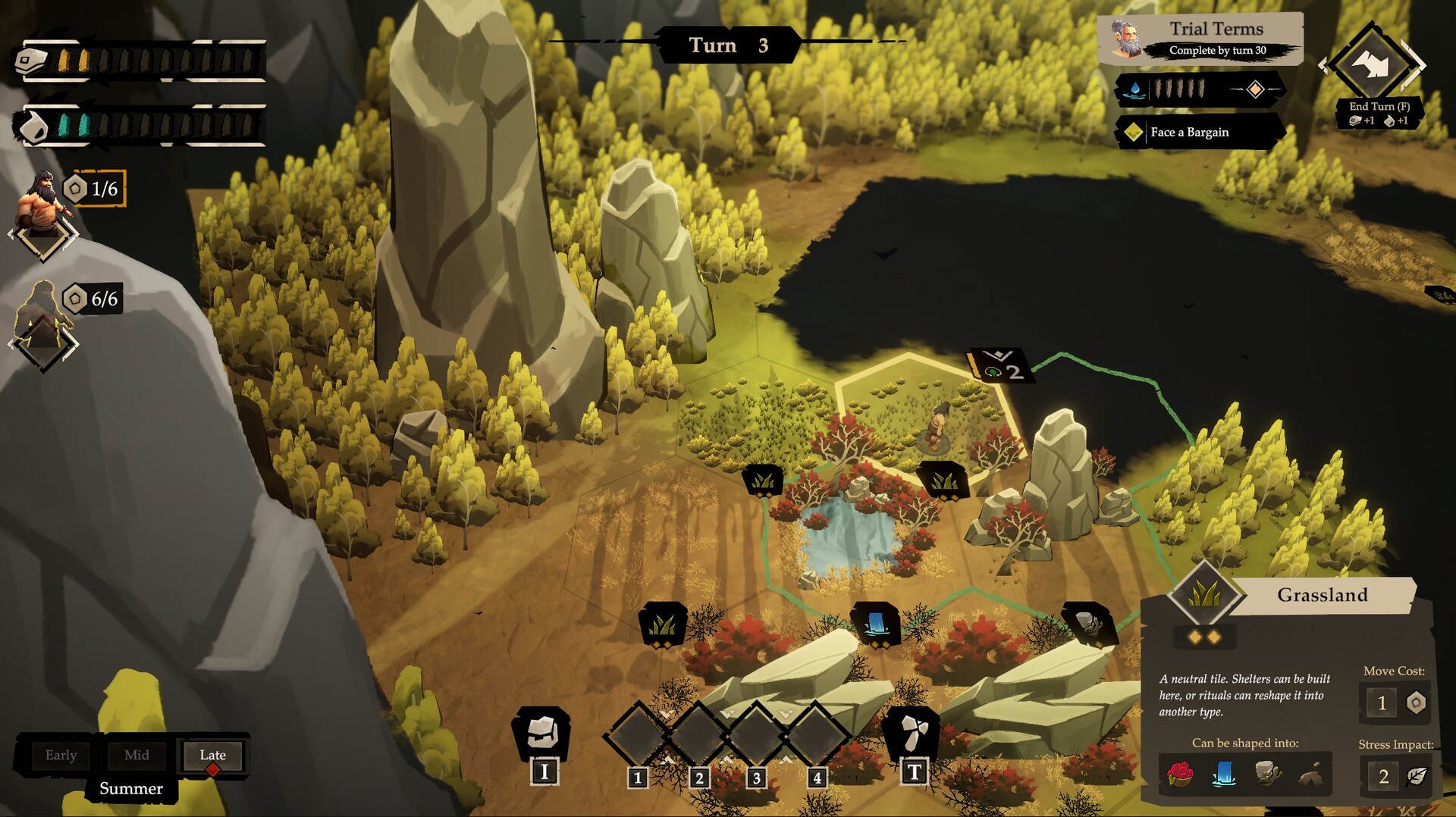Choose the Late season tab

212,755
